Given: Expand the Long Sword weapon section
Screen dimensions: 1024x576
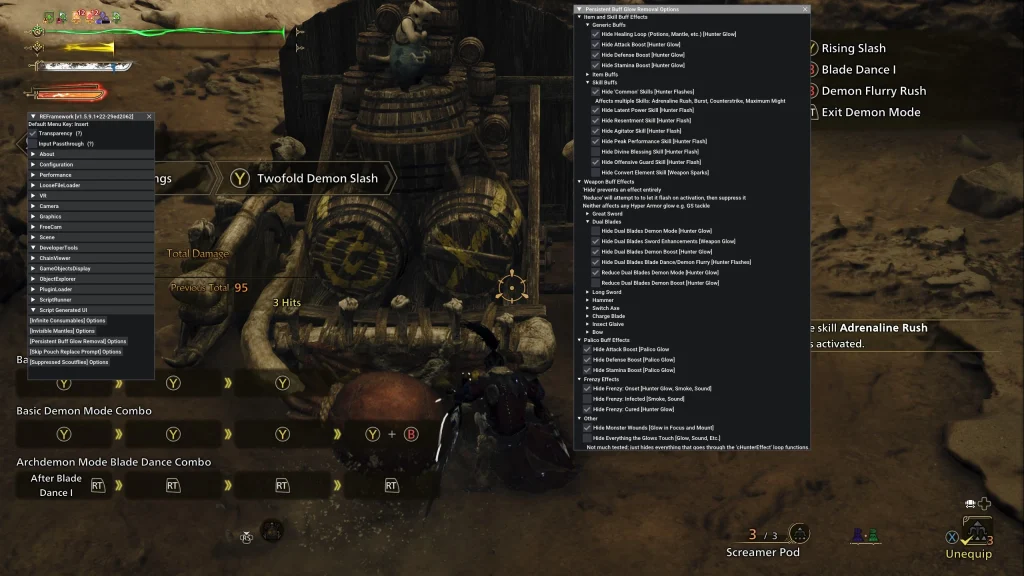Looking at the screenshot, I should click(588, 292).
